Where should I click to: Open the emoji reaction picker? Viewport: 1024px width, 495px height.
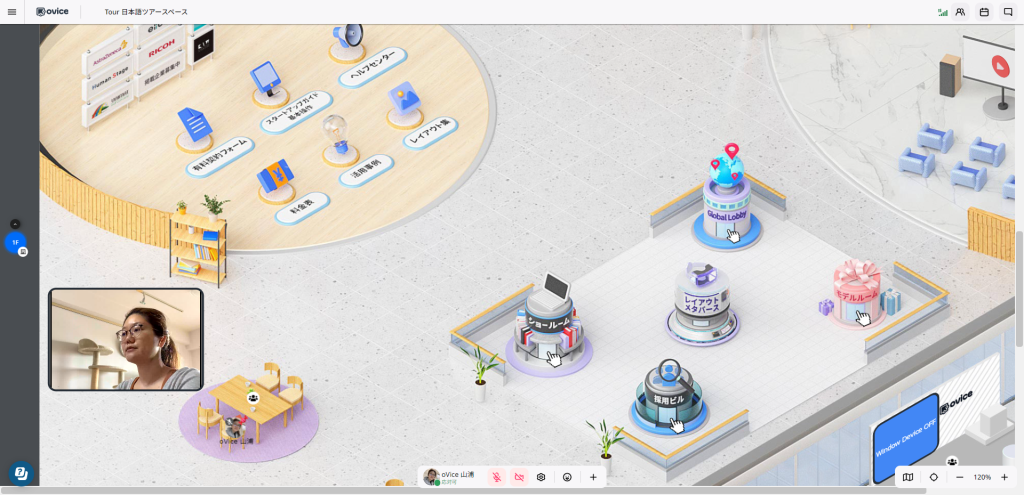coord(567,478)
